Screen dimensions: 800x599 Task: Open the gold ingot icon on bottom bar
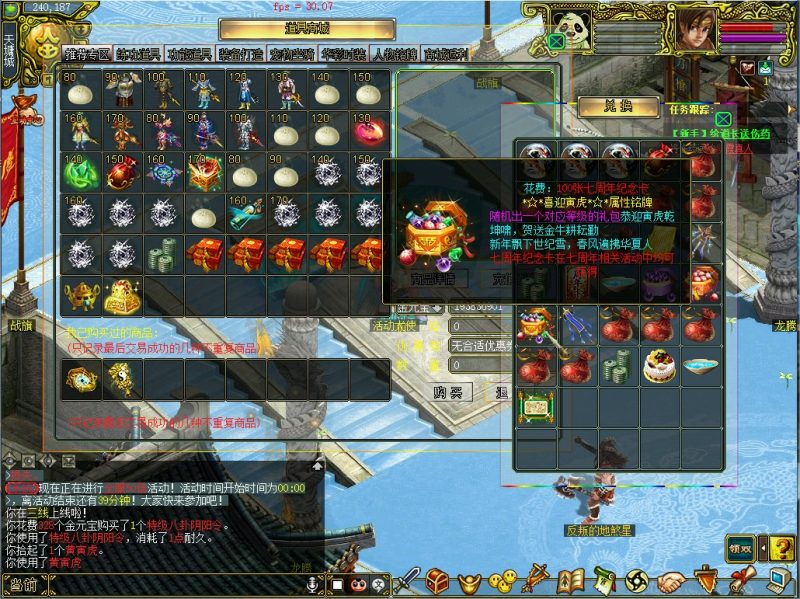pyautogui.click(x=469, y=580)
